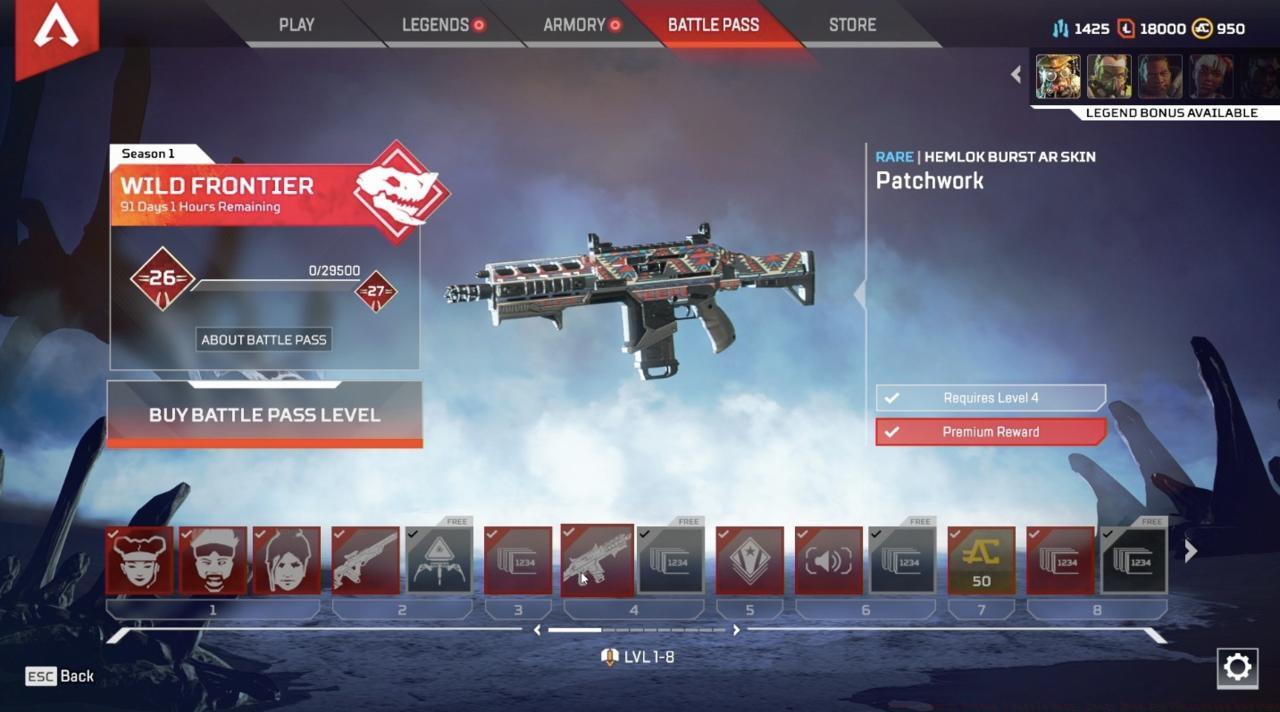The image size is (1280, 712).
Task: Buy a Battle Pass level
Action: click(265, 415)
